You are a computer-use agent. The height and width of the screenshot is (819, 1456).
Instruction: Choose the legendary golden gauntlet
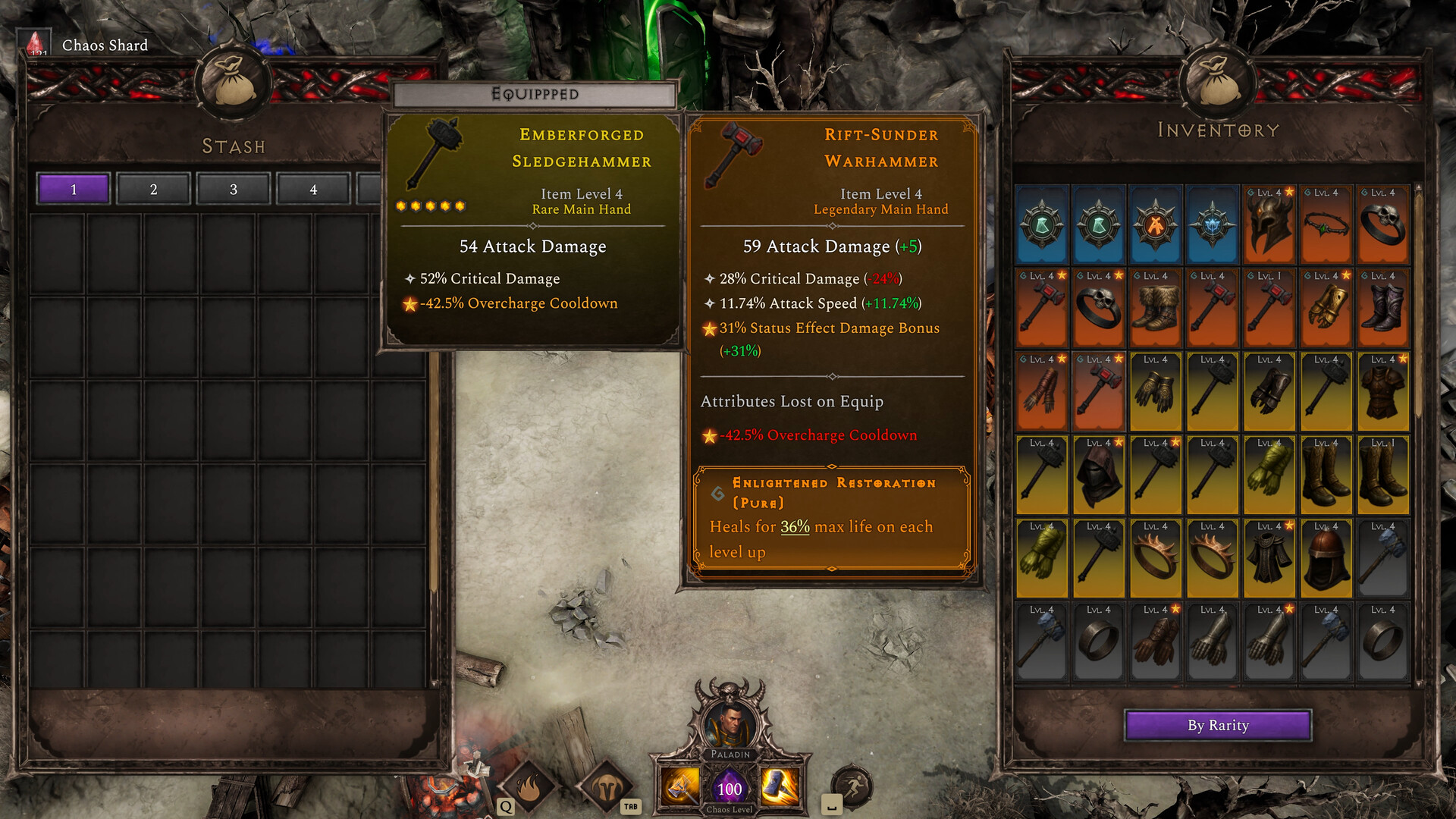(x=1326, y=309)
